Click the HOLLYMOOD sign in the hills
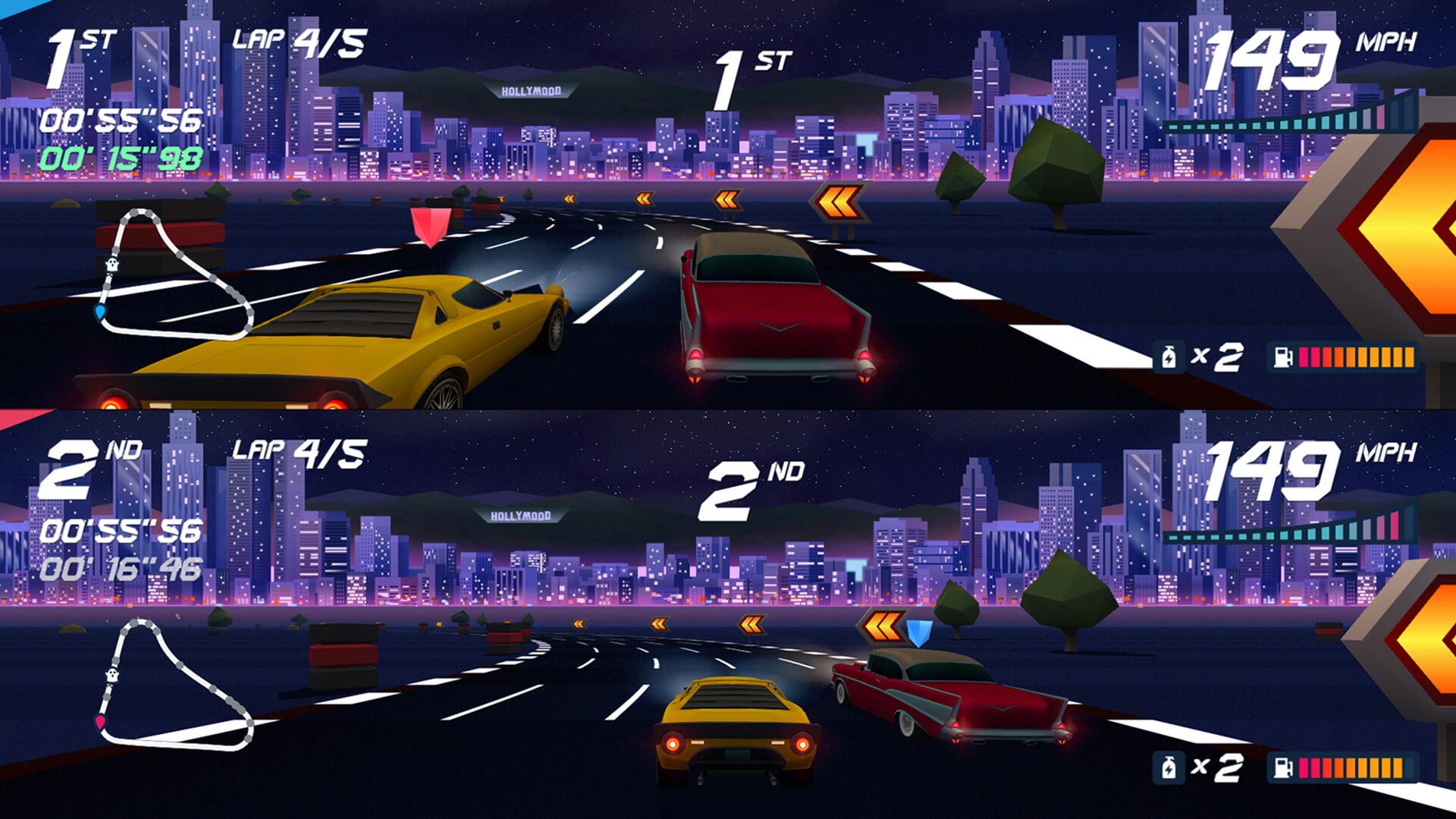The width and height of the screenshot is (1456, 819). (x=531, y=91)
